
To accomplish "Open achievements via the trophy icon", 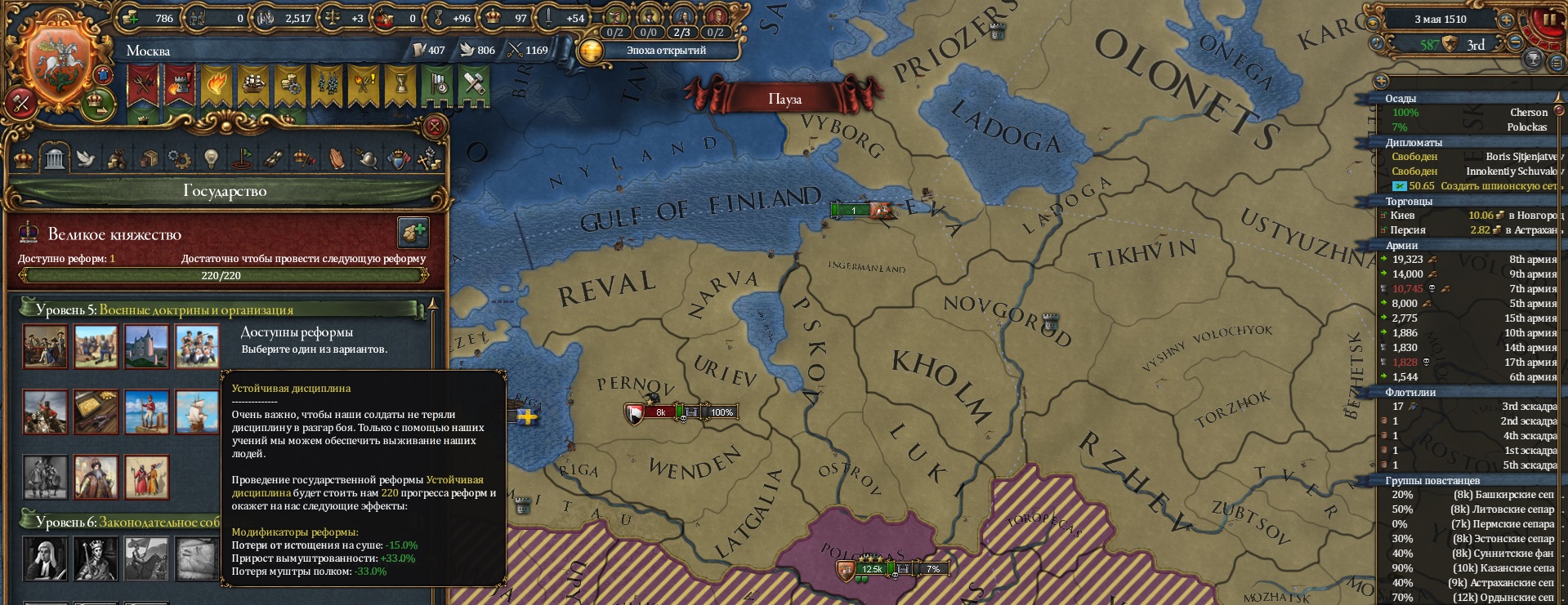I will coord(1533,60).
